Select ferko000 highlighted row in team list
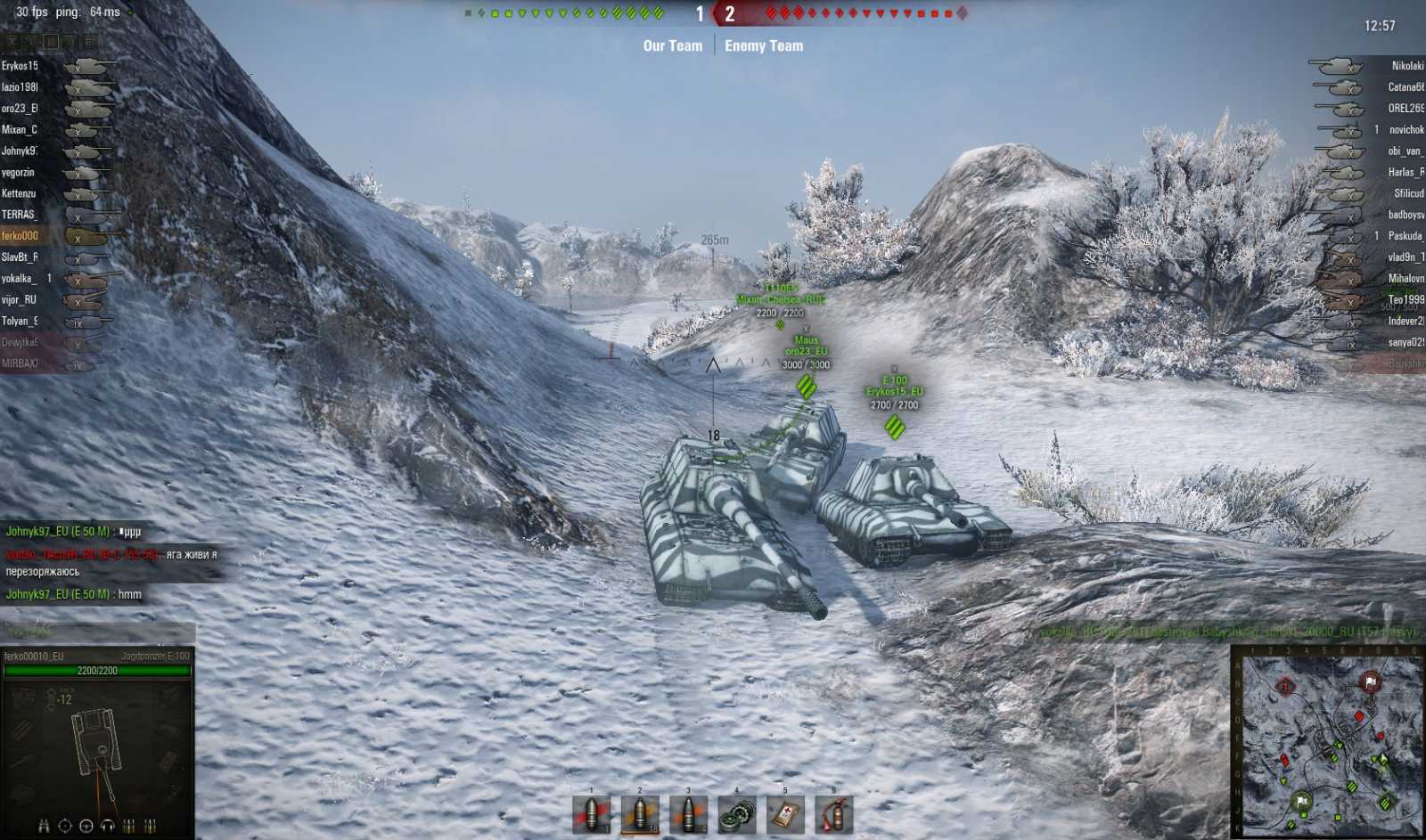The height and width of the screenshot is (840, 1426). [x=20, y=236]
